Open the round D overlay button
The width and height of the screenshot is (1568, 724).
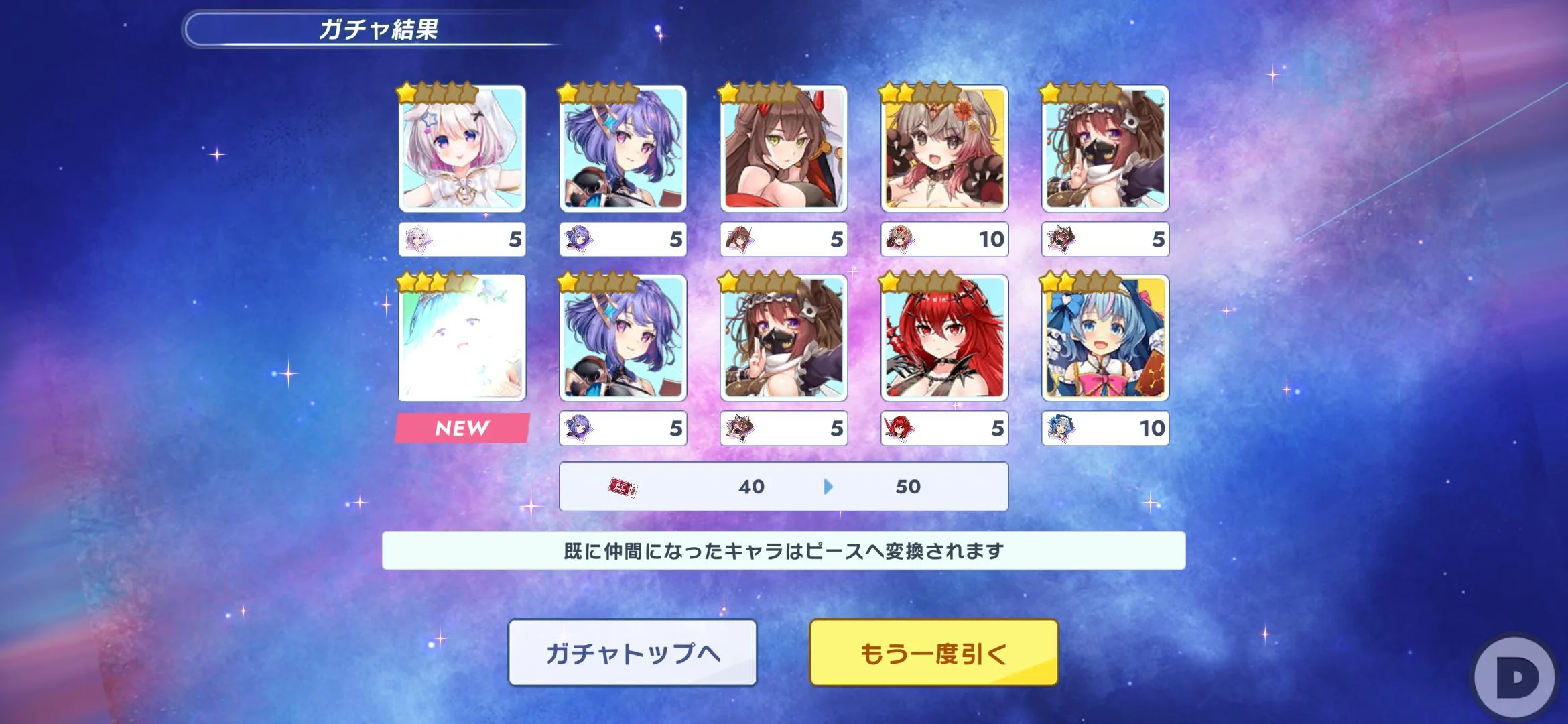click(x=1517, y=678)
